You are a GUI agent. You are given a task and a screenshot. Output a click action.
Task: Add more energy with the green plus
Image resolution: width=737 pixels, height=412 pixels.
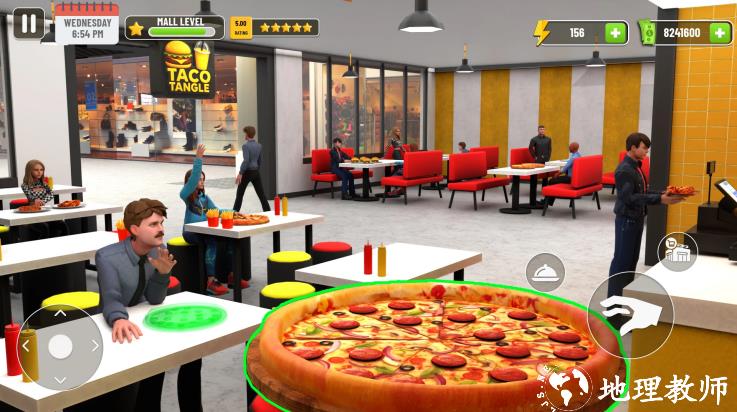click(616, 33)
